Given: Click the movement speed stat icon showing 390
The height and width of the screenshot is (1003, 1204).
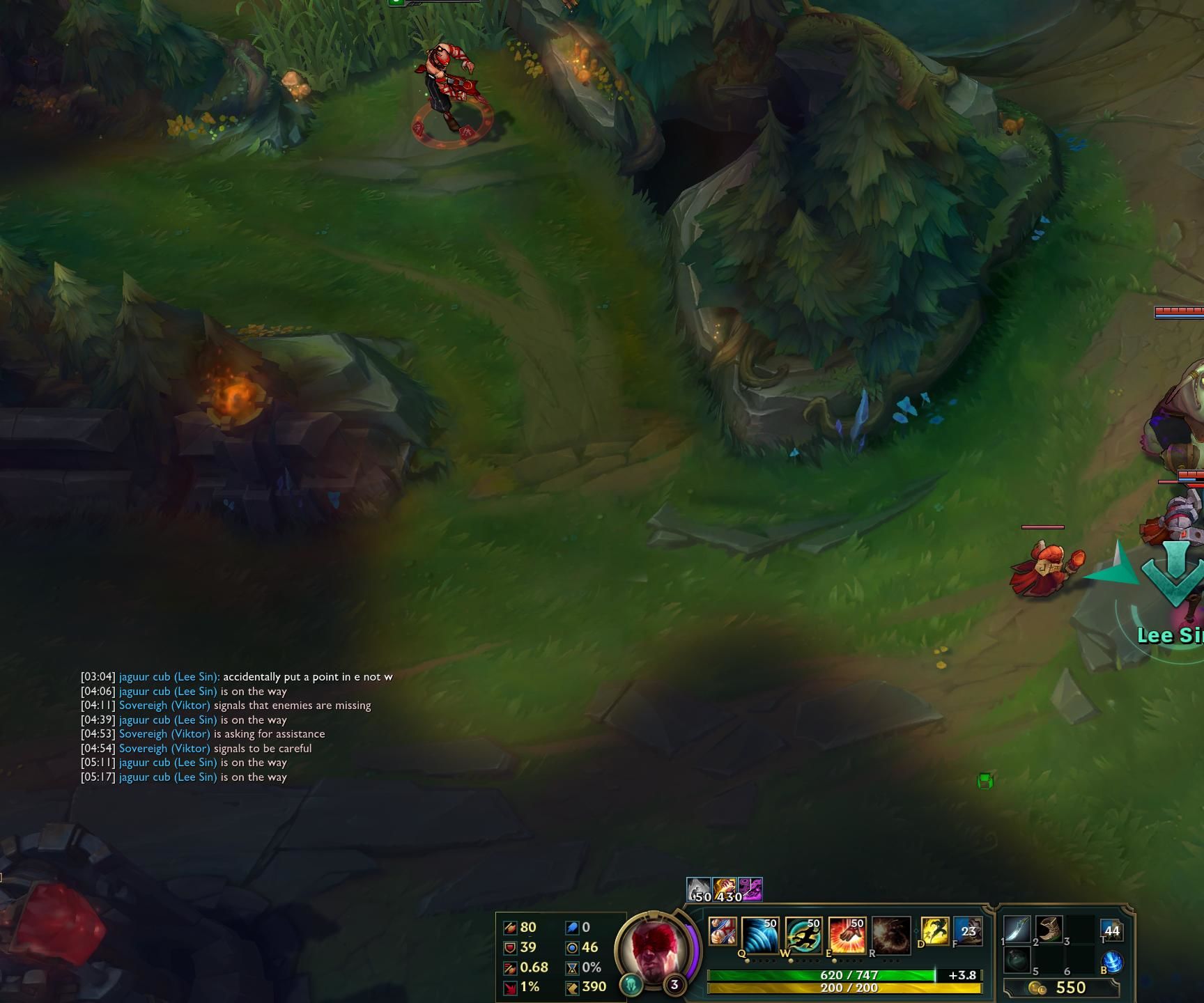Looking at the screenshot, I should point(573,986).
